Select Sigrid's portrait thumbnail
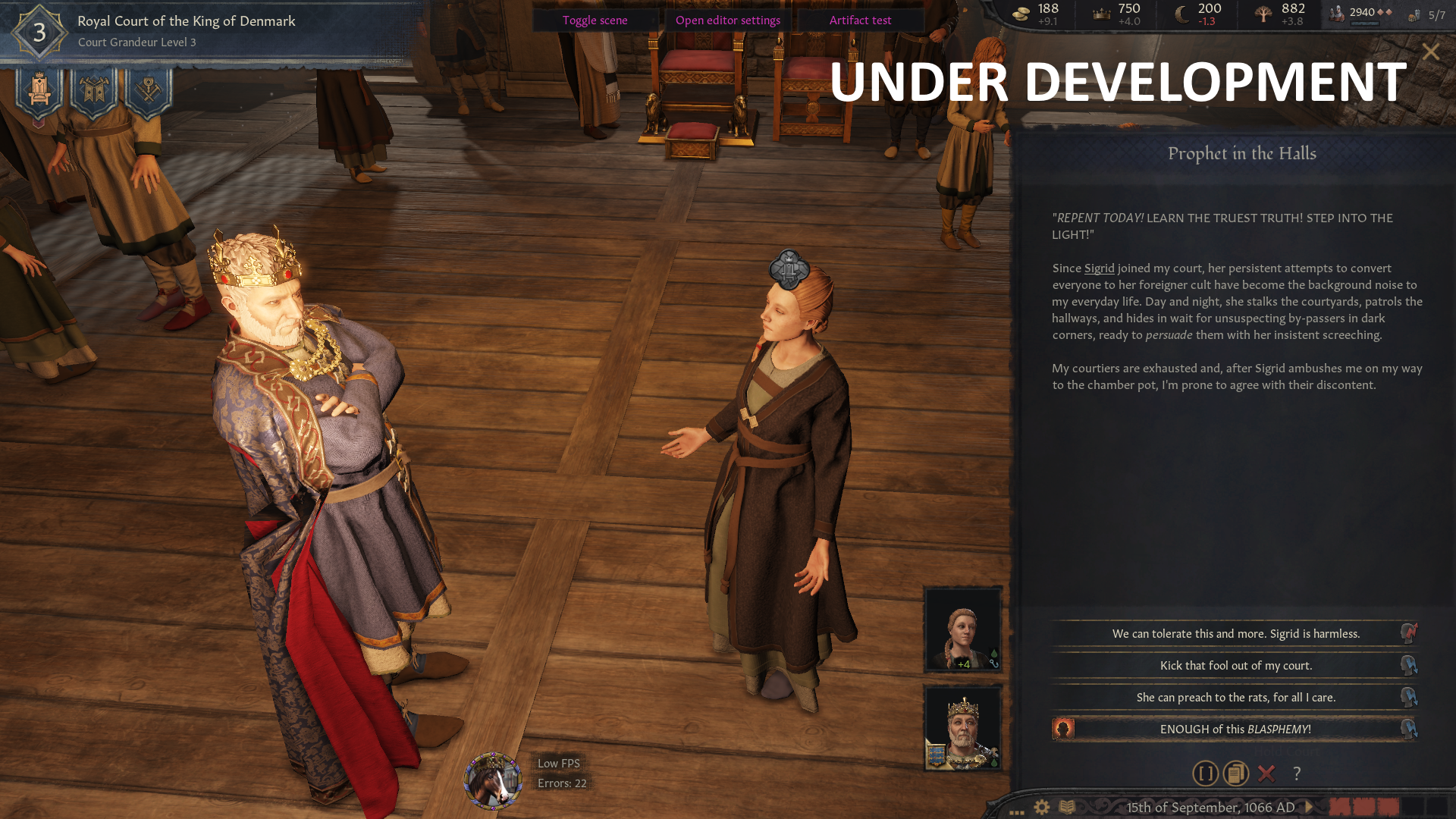 (962, 629)
